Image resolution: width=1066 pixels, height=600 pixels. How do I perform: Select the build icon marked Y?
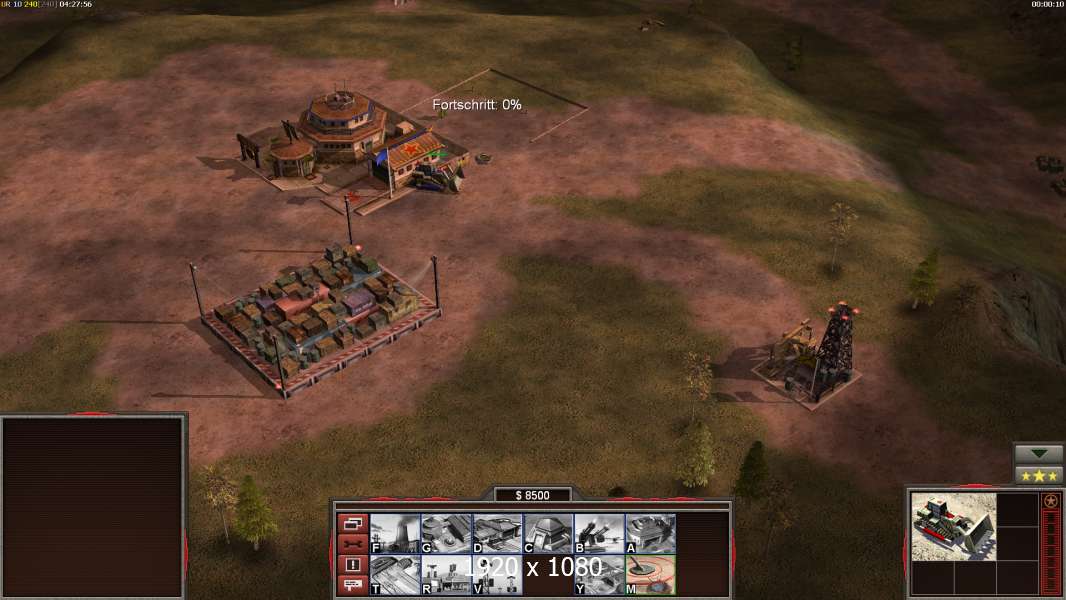pos(599,574)
